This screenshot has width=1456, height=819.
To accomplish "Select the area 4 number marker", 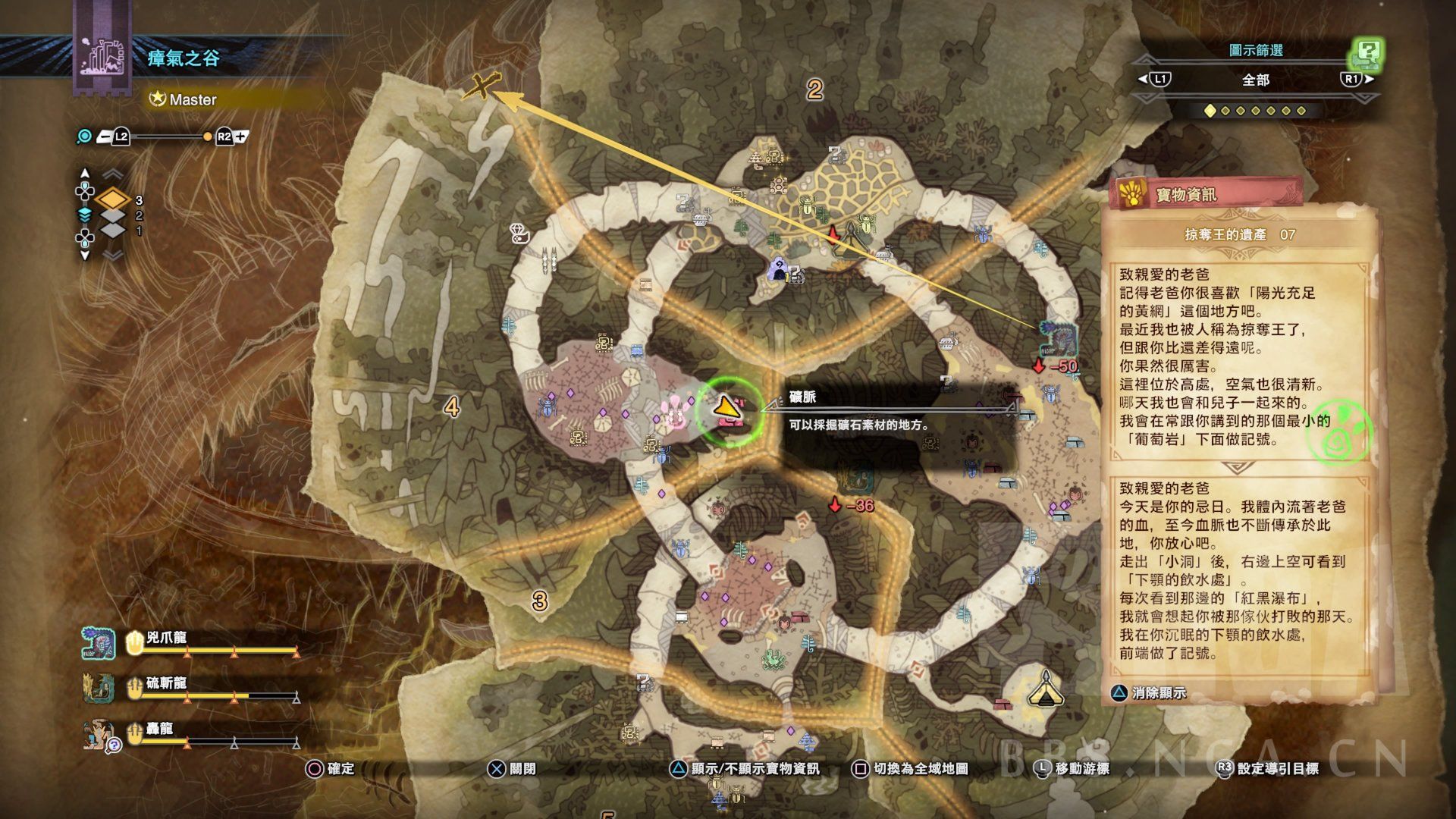I will tap(452, 407).
